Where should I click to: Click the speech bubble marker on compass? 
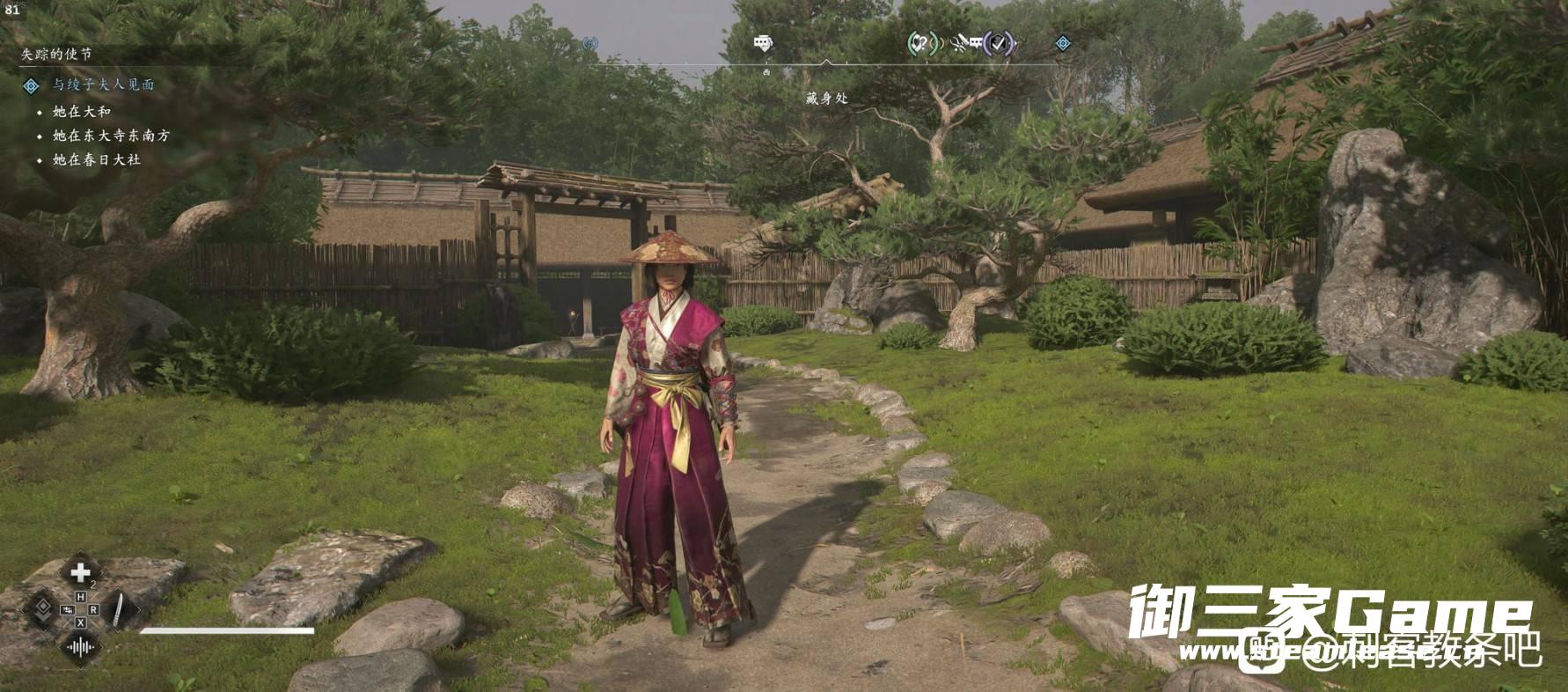(x=763, y=43)
